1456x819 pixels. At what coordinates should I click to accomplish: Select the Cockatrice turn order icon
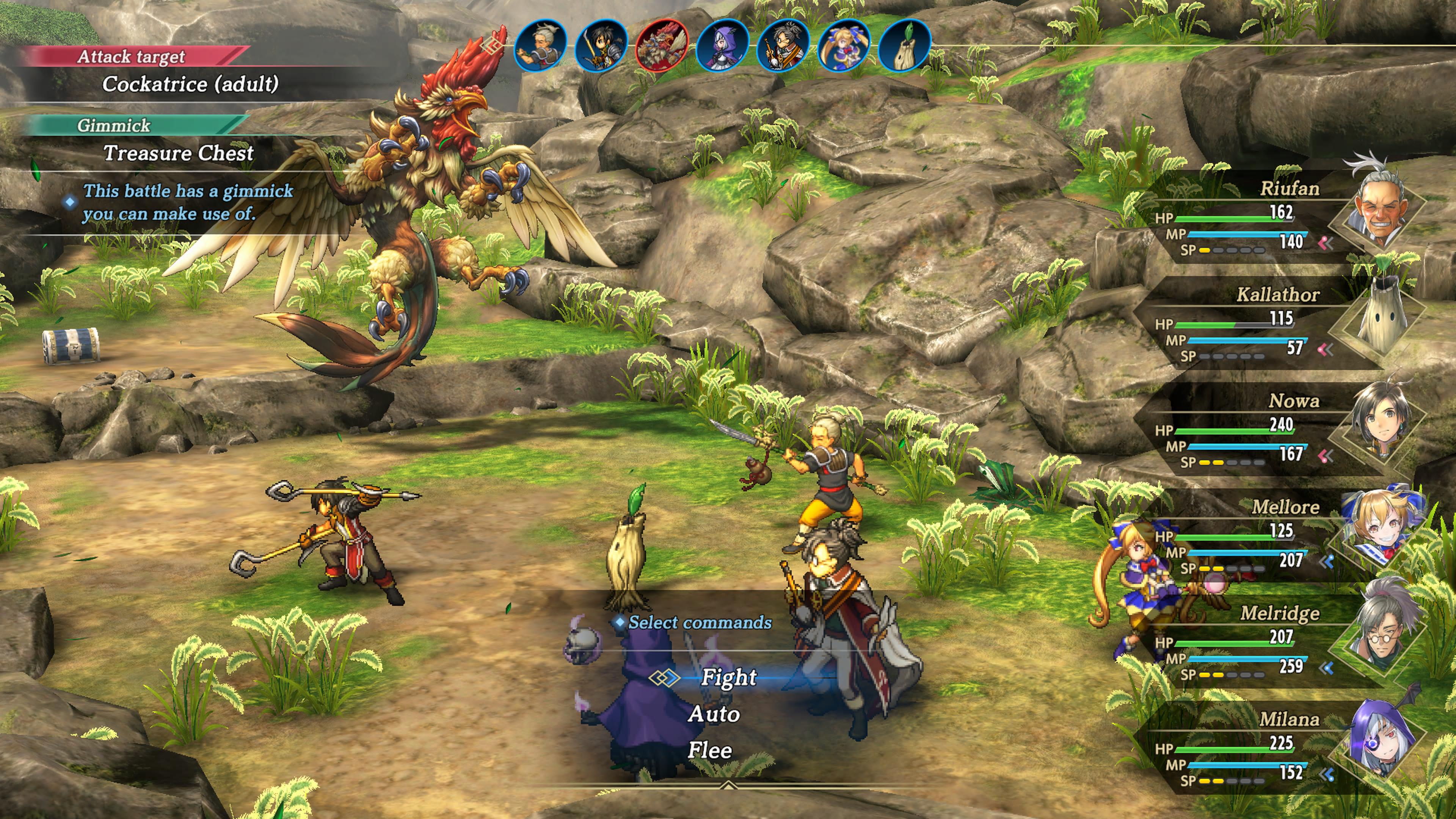pyautogui.click(x=661, y=45)
